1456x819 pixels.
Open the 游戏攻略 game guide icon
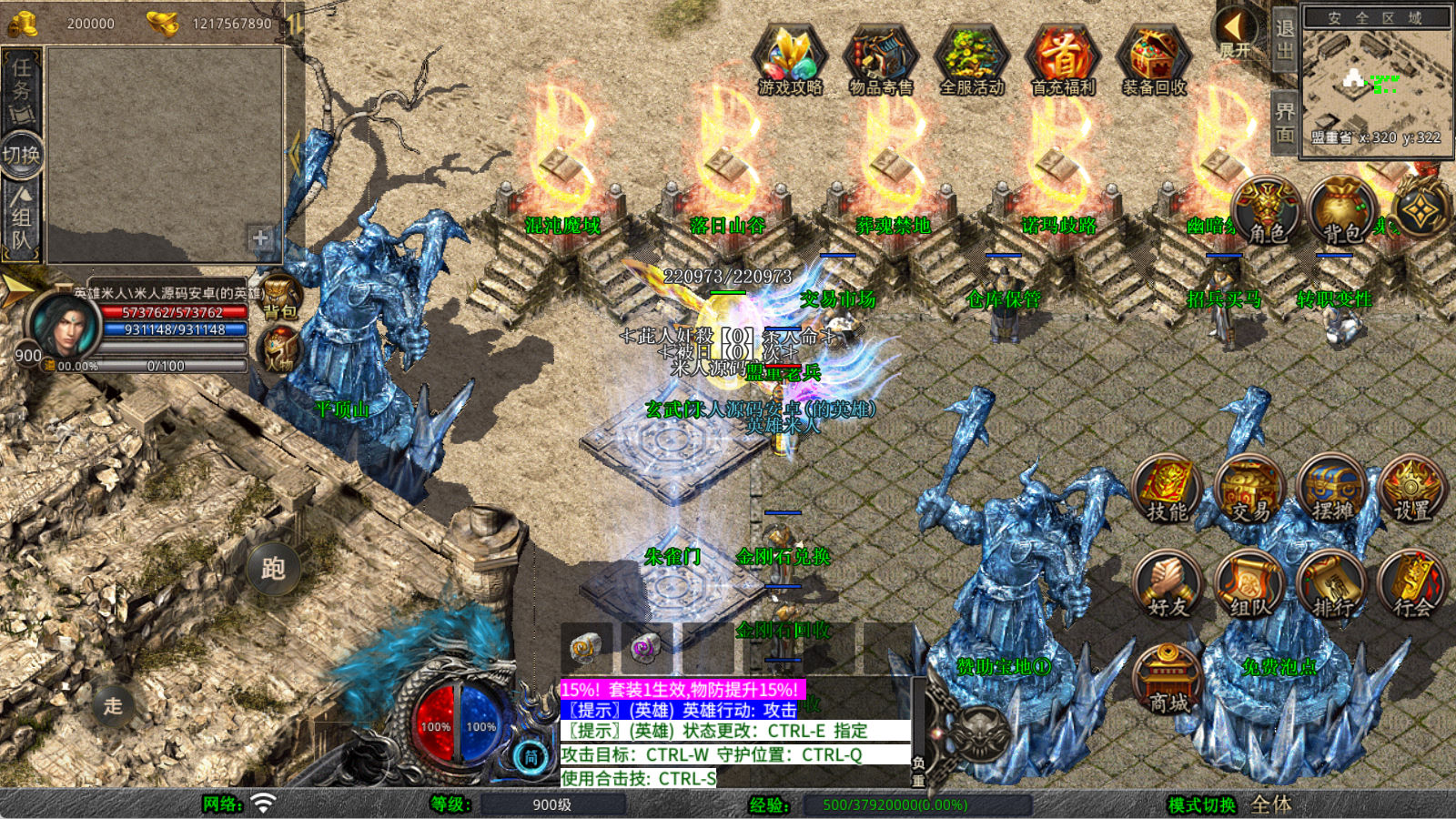[790, 60]
